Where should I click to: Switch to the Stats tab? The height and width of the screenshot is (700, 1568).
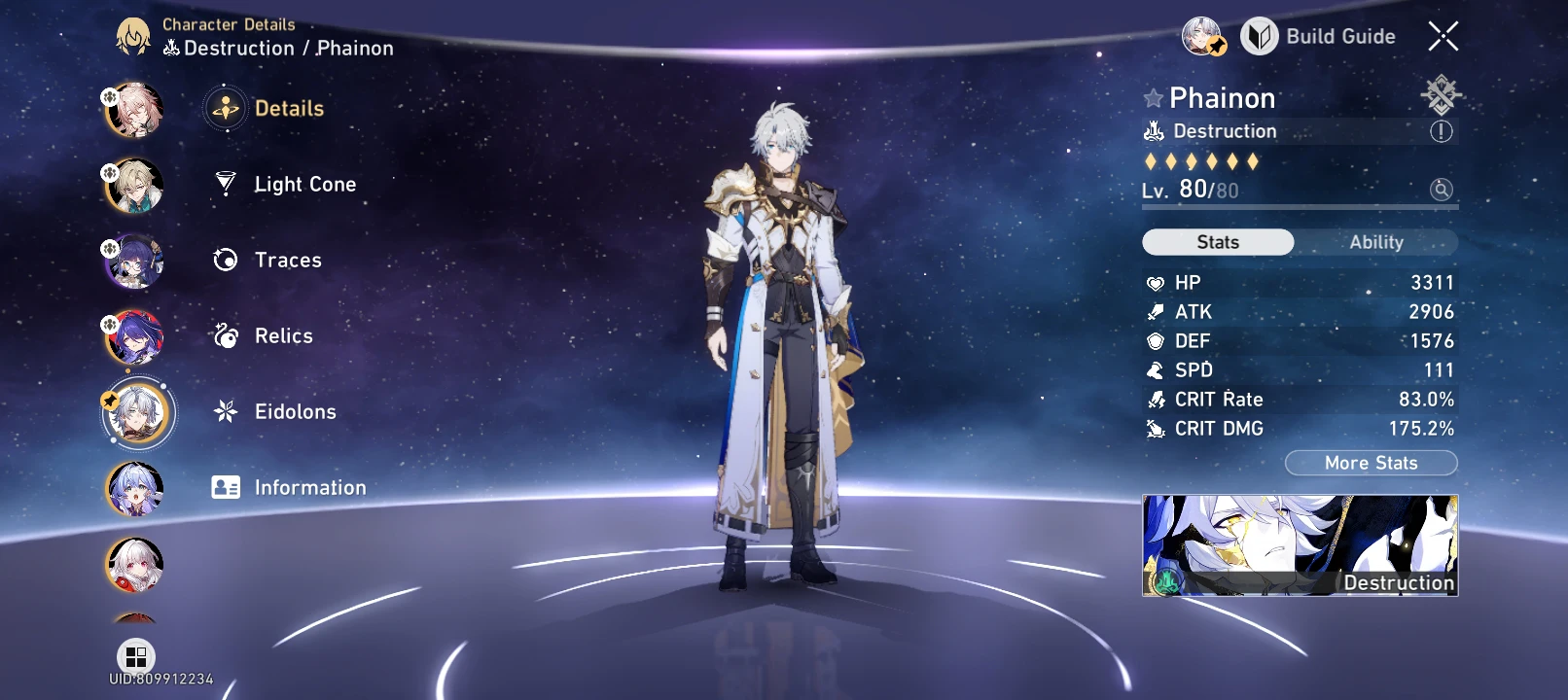click(x=1217, y=242)
